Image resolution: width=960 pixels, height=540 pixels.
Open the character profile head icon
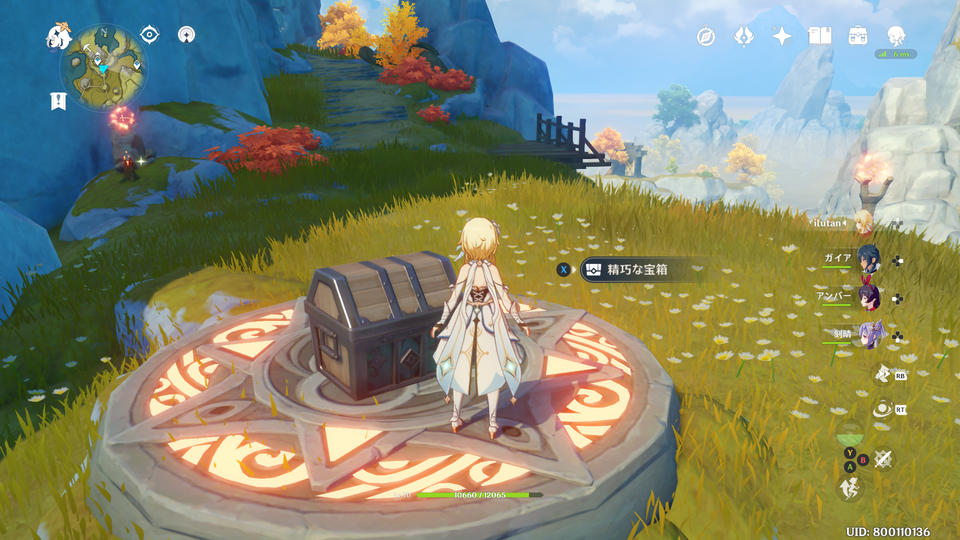(x=895, y=37)
